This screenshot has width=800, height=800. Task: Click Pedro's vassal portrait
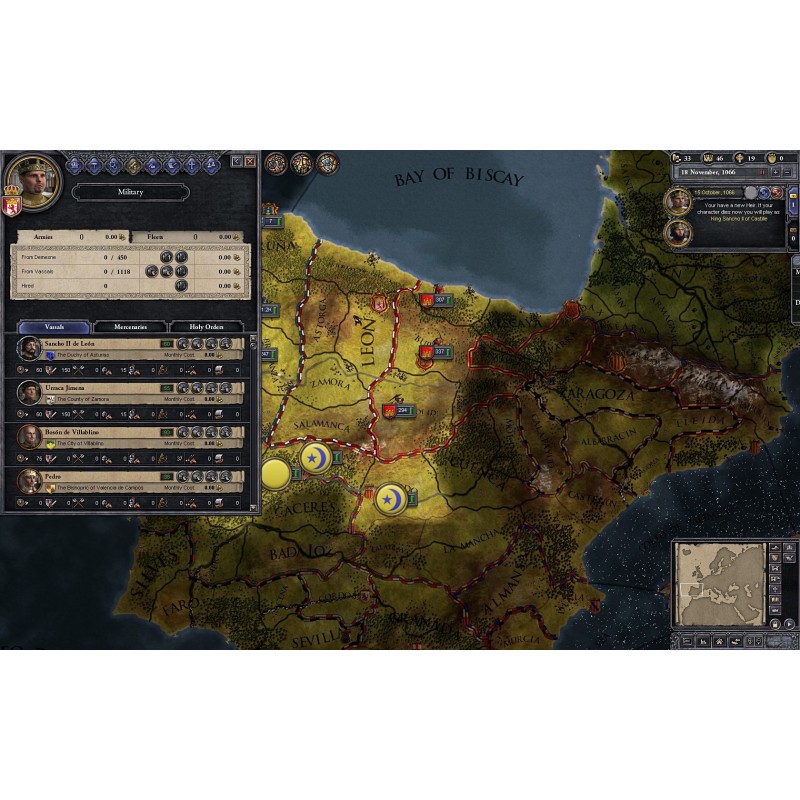point(30,480)
